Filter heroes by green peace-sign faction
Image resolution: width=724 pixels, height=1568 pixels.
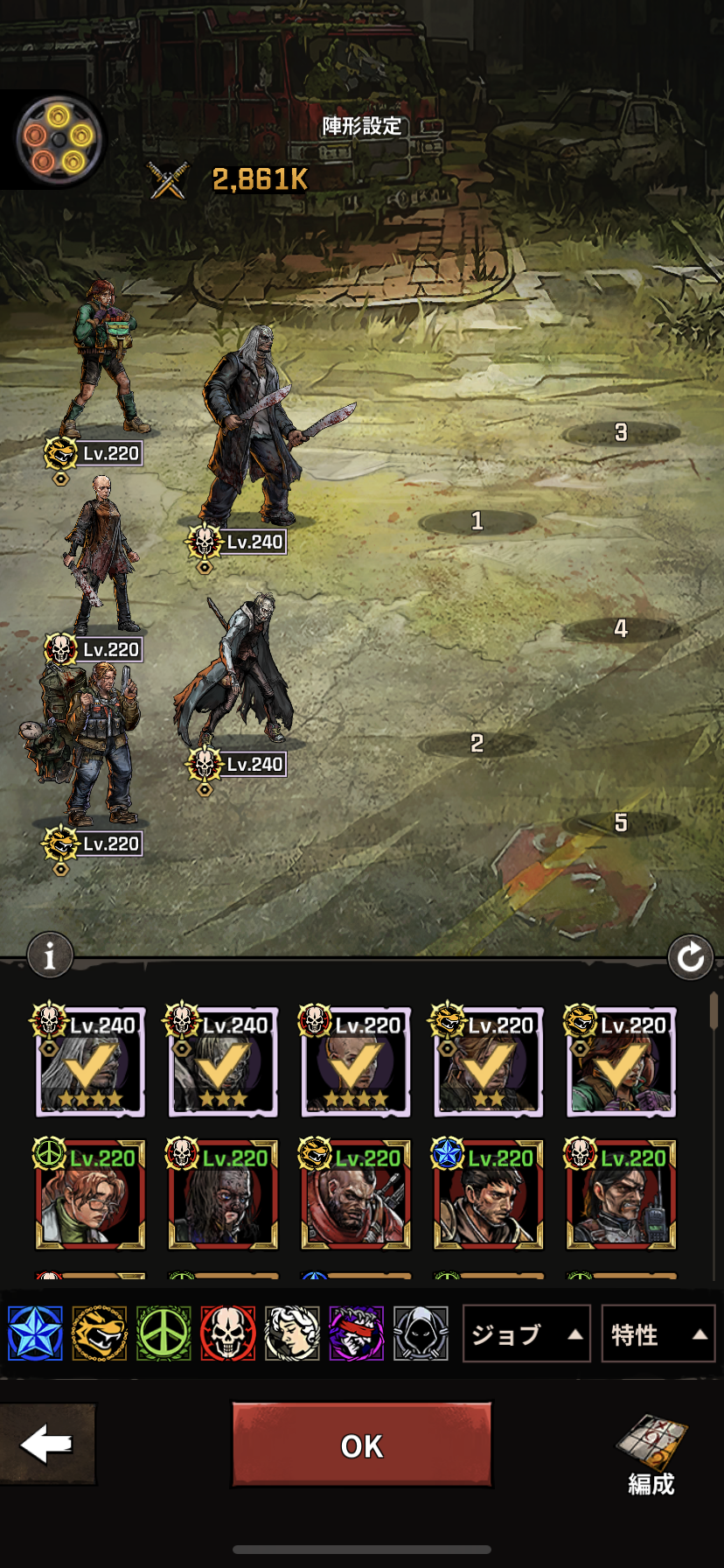[x=164, y=1333]
